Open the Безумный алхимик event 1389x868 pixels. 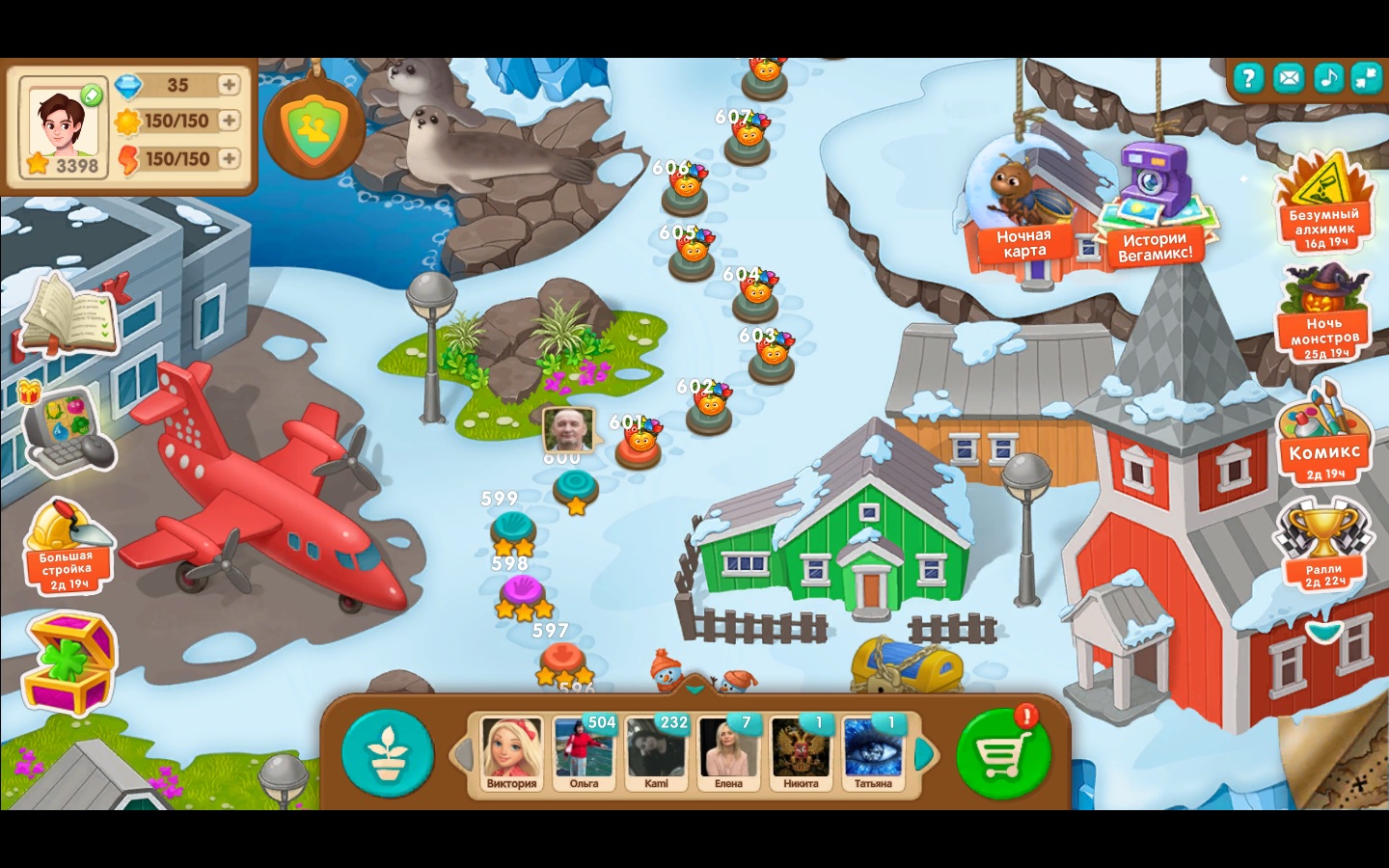click(1324, 207)
